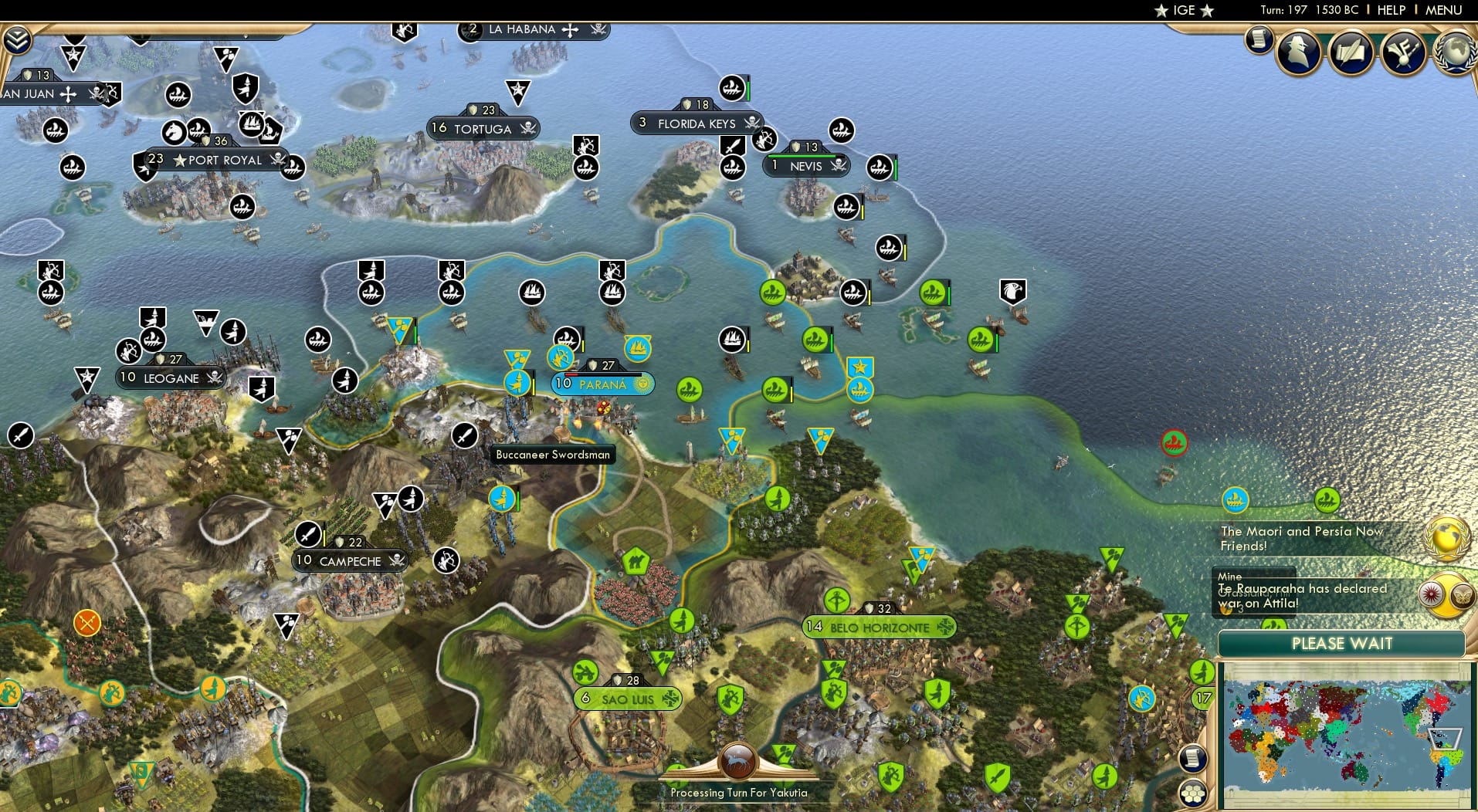Open the notification log scroll icon
The image size is (1478, 812).
pyautogui.click(x=1259, y=40)
